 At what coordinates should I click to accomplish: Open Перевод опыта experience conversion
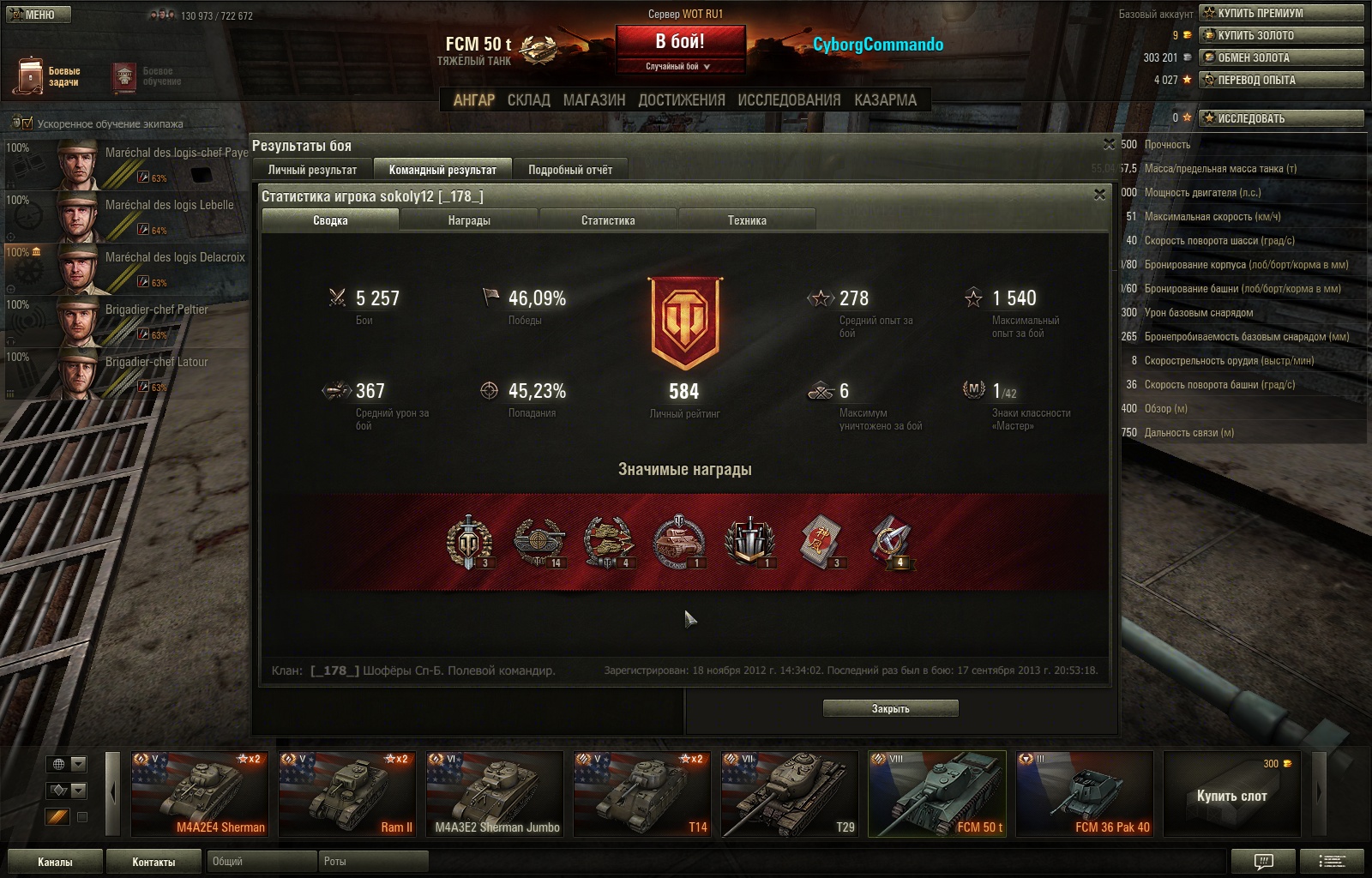1281,80
